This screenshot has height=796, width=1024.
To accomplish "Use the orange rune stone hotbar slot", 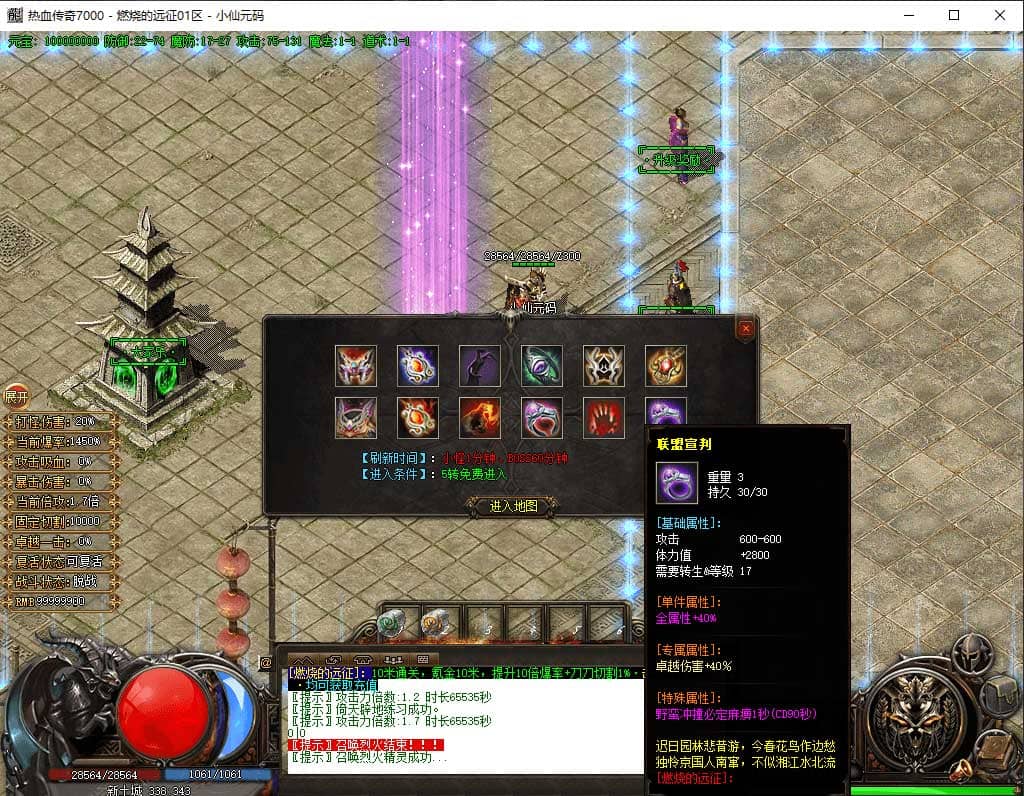I will pos(434,624).
